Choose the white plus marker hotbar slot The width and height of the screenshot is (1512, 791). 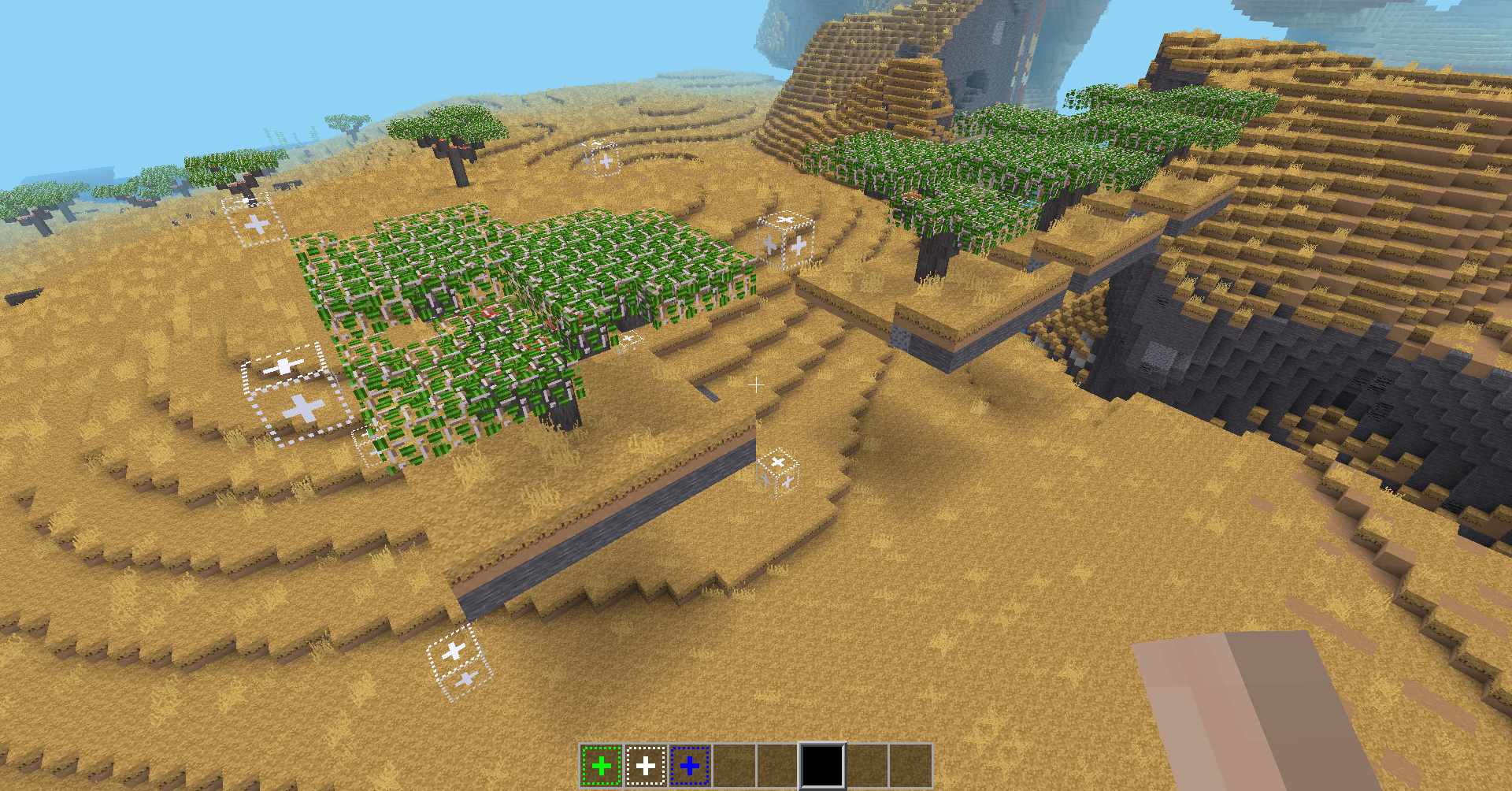(646, 765)
